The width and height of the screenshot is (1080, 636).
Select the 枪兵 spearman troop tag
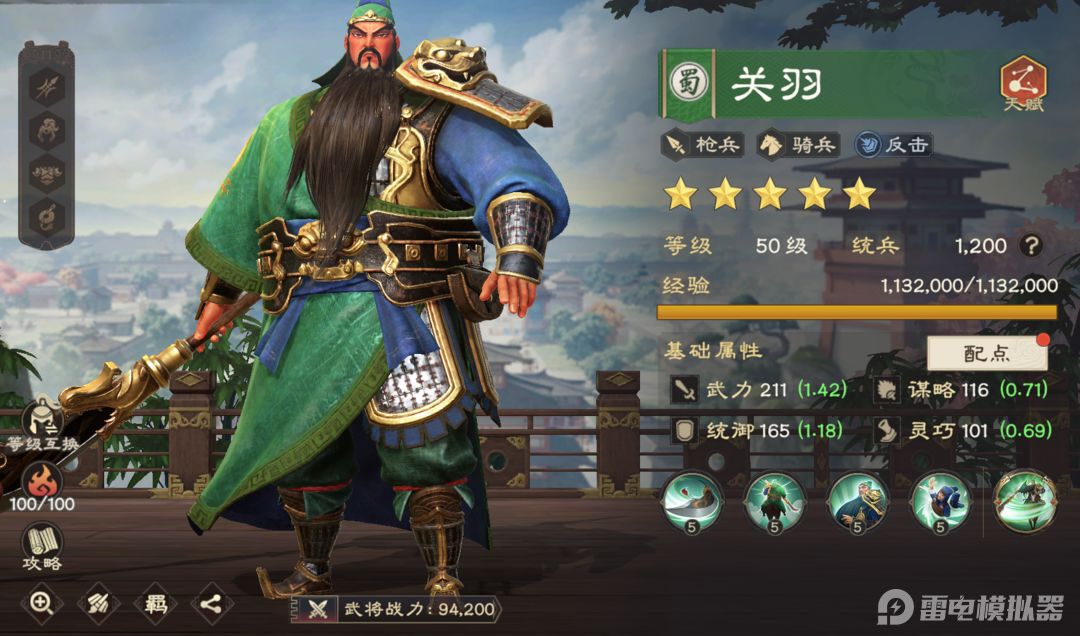704,144
